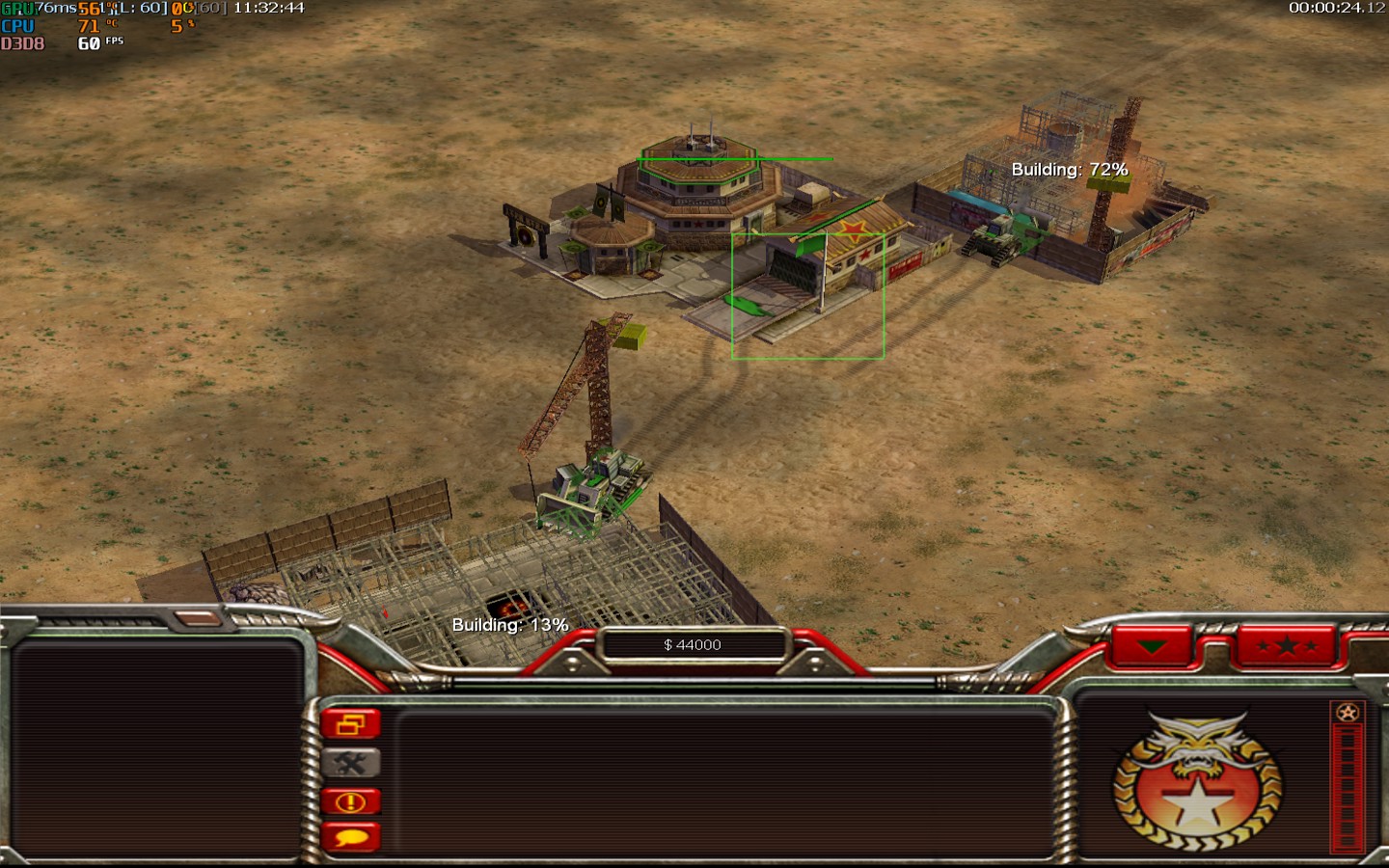Hide the control bar with the green arrow
This screenshot has height=868, width=1389.
pos(1152,646)
